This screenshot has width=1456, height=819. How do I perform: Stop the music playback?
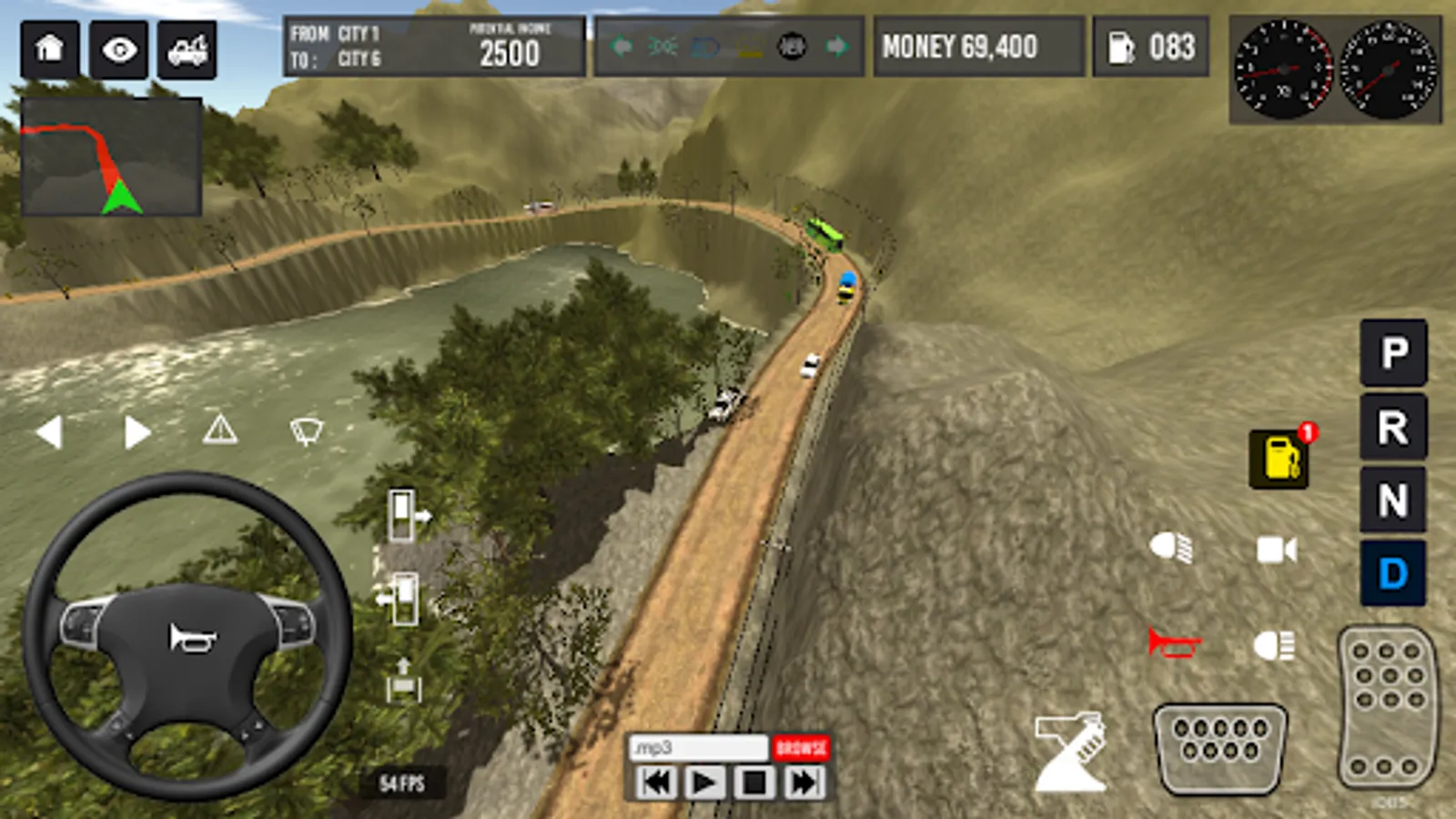[x=753, y=783]
